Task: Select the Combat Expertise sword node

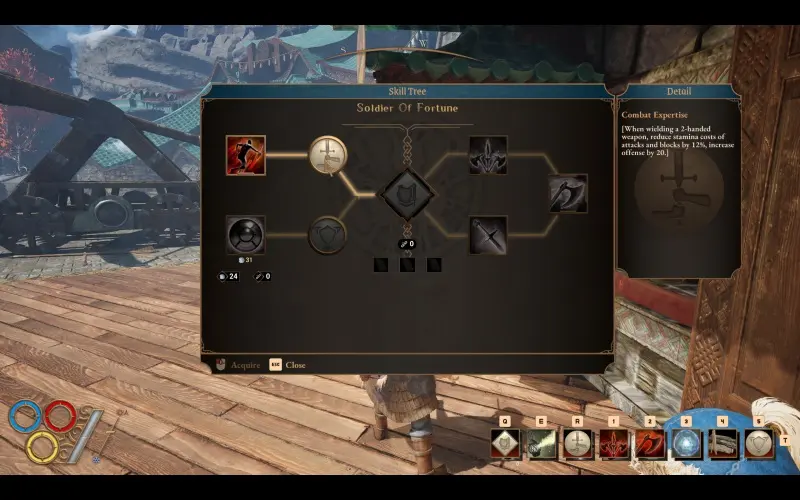Action: (x=326, y=154)
